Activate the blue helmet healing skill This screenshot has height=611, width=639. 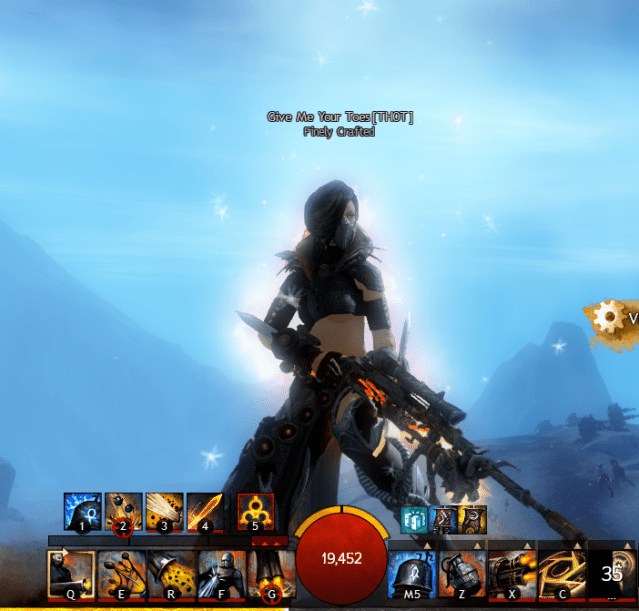click(412, 573)
